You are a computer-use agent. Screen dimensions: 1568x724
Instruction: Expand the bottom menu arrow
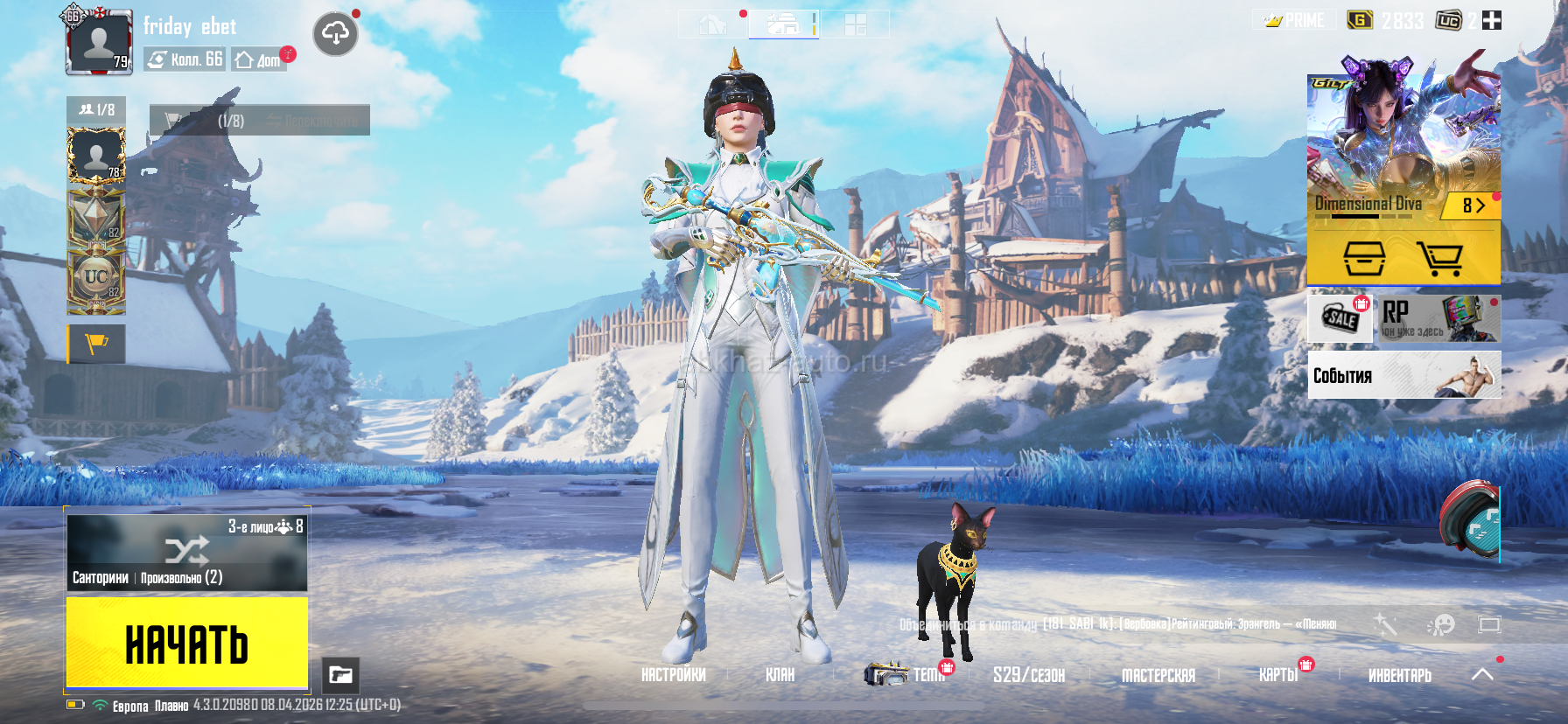tap(1482, 674)
